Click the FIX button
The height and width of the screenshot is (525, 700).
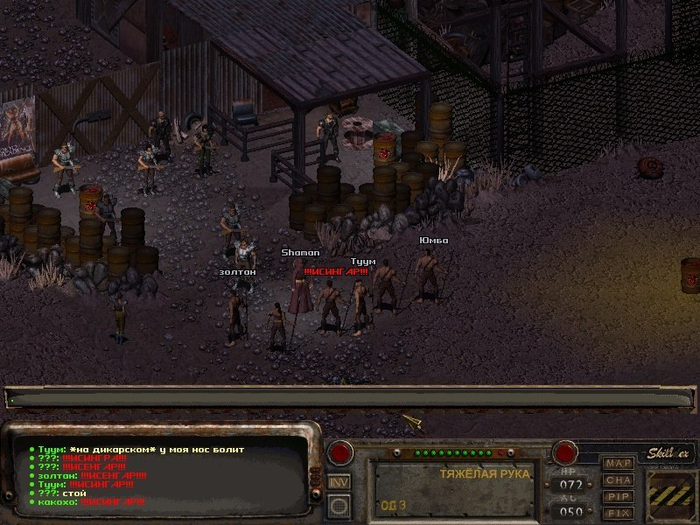point(618,513)
